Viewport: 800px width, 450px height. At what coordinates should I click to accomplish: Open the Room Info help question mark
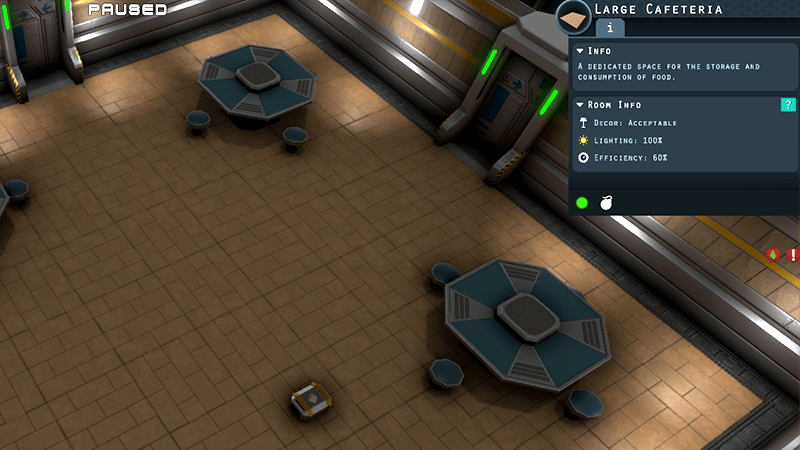[788, 105]
